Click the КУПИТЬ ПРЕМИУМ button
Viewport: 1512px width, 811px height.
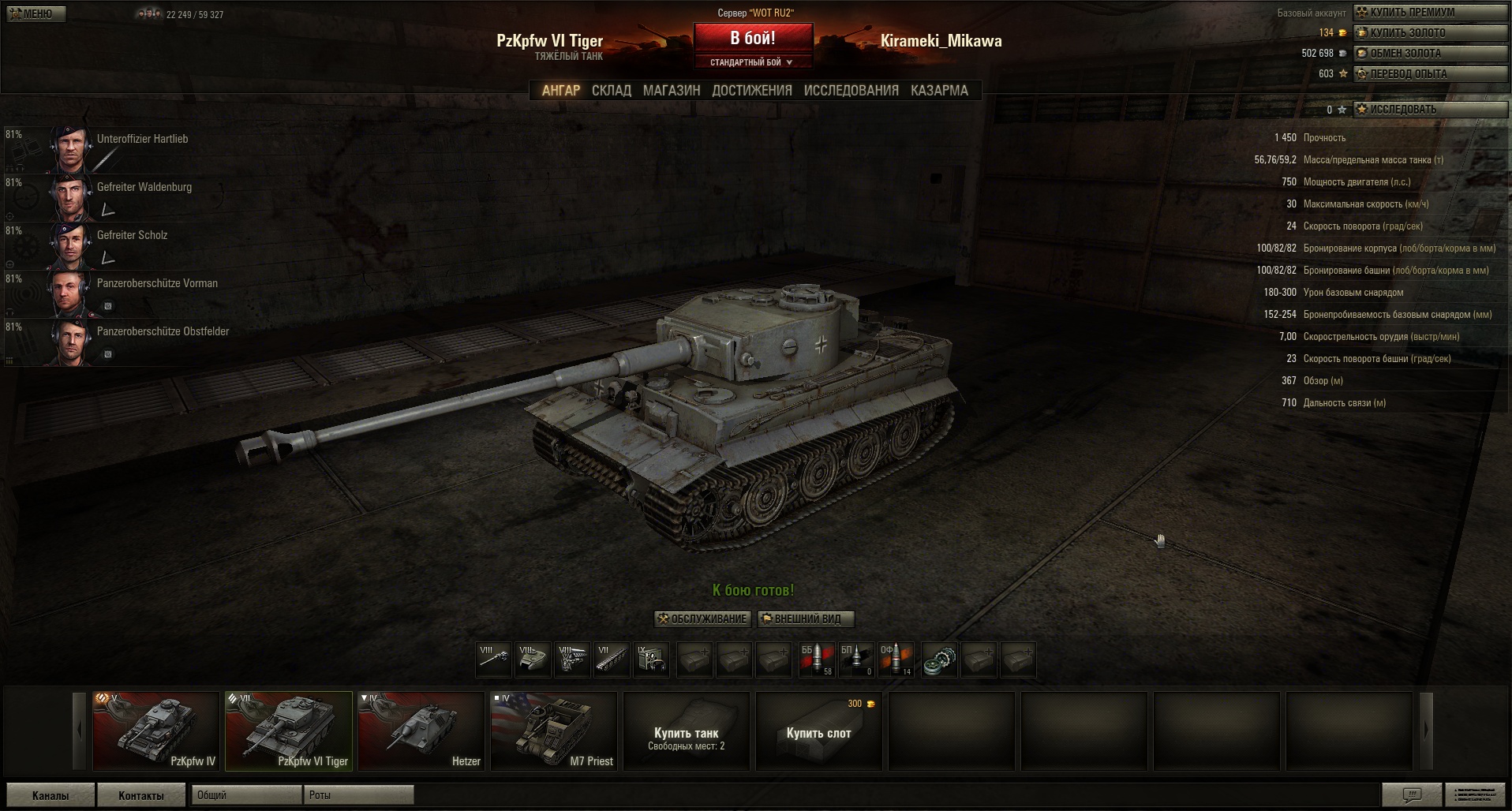(1429, 13)
